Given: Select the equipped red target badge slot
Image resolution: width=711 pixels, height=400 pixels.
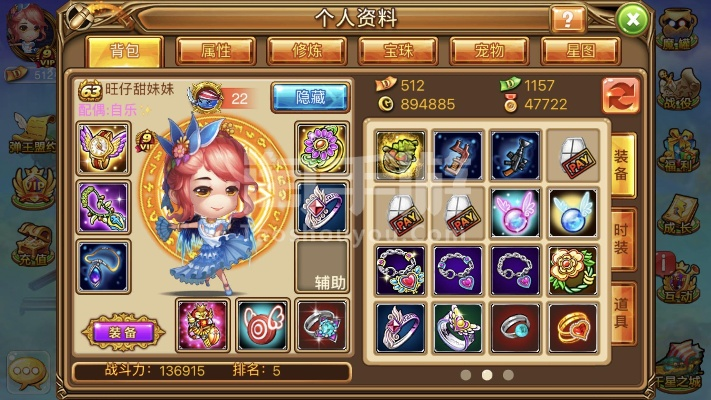Looking at the screenshot, I should [263, 326].
